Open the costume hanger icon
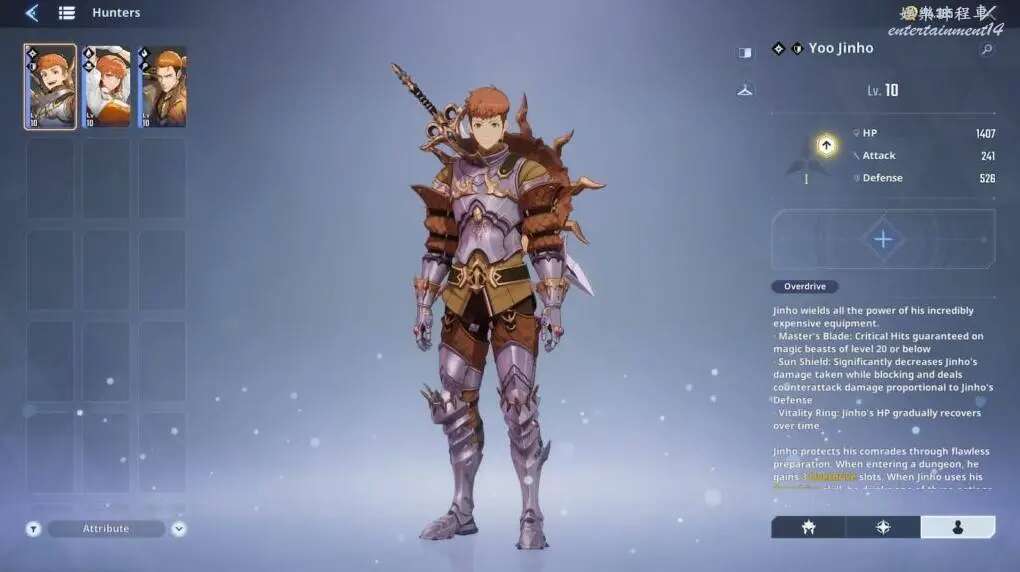 (x=745, y=90)
